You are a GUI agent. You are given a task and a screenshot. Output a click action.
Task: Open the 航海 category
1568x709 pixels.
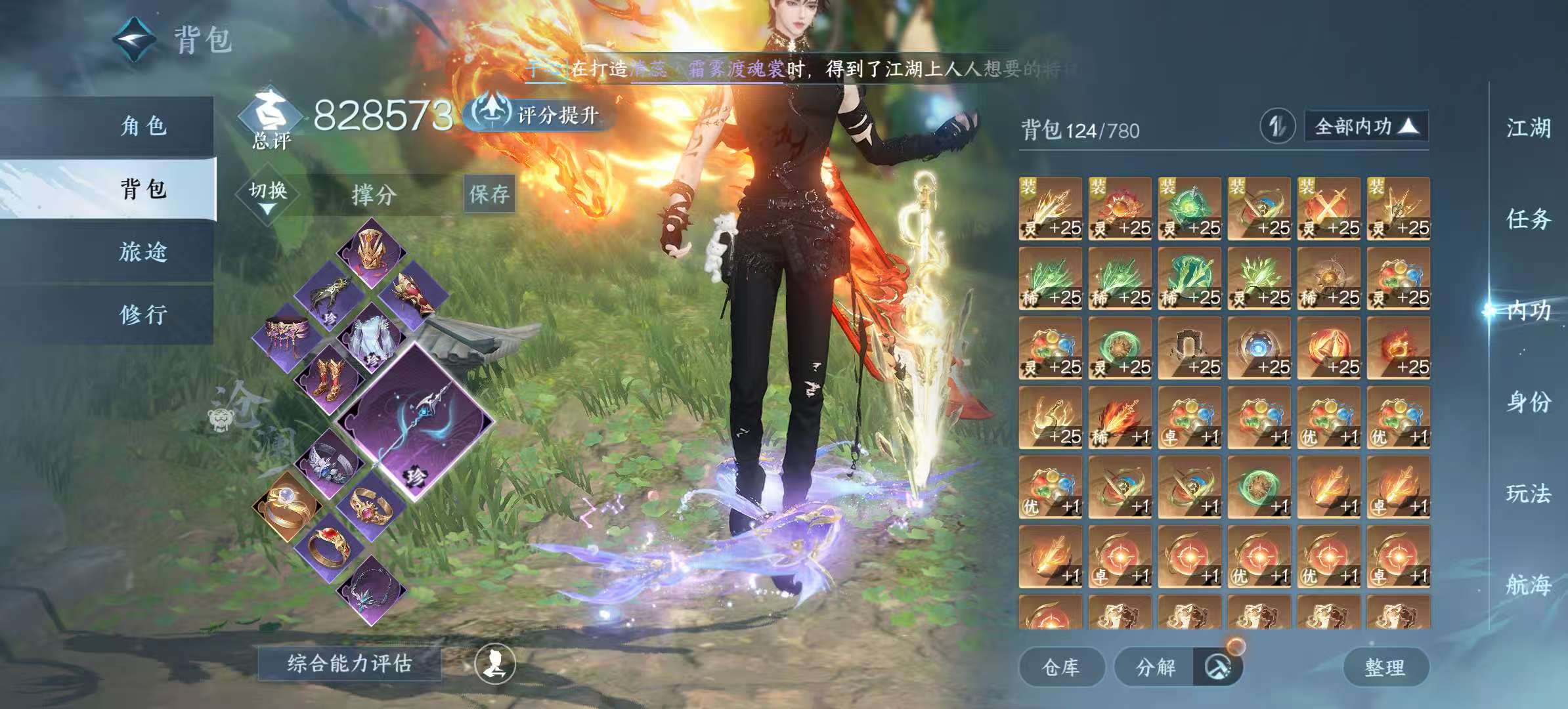tap(1528, 584)
